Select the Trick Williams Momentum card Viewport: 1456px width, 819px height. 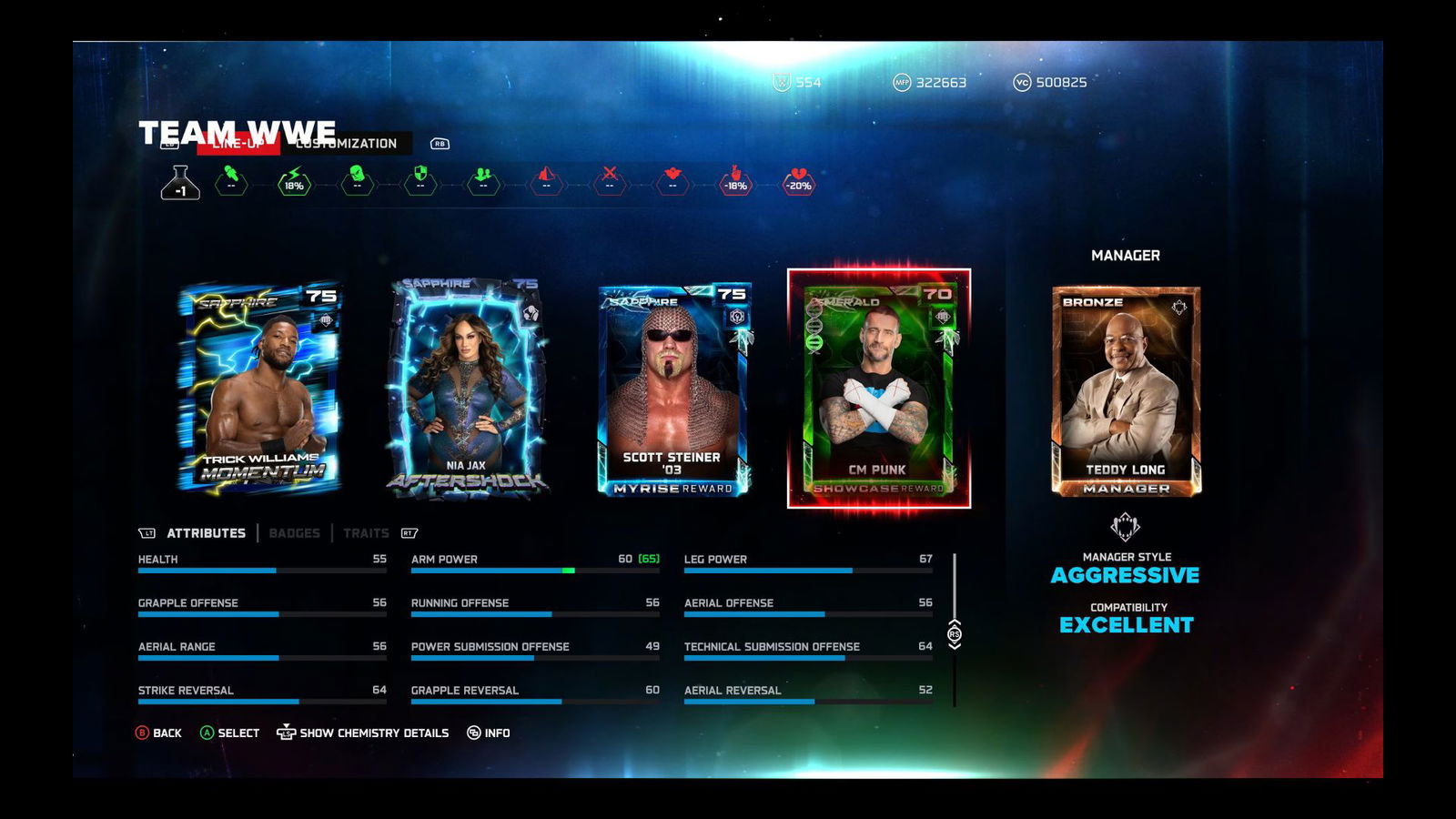coord(260,389)
